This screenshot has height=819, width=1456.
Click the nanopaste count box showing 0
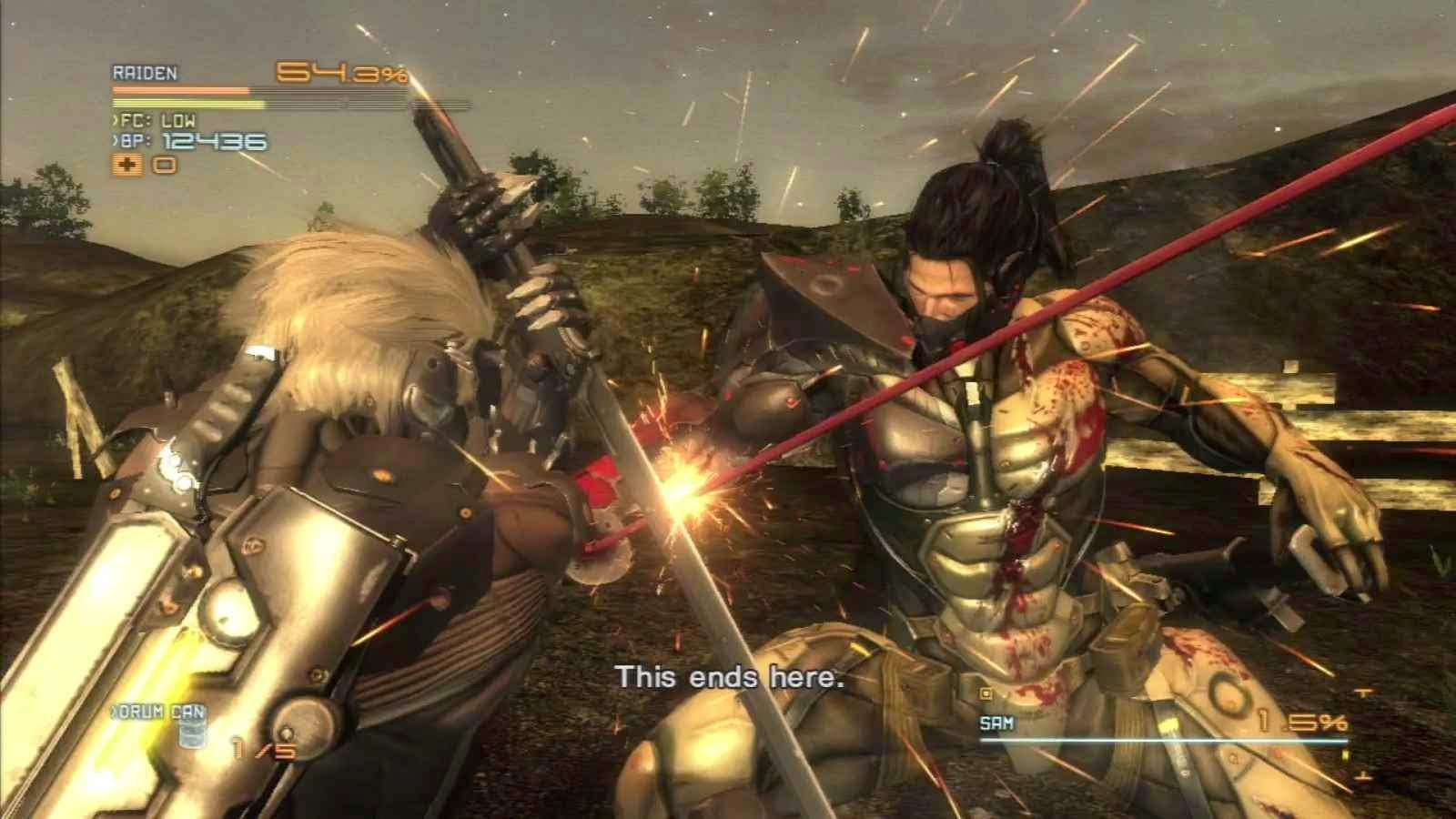tap(162, 164)
